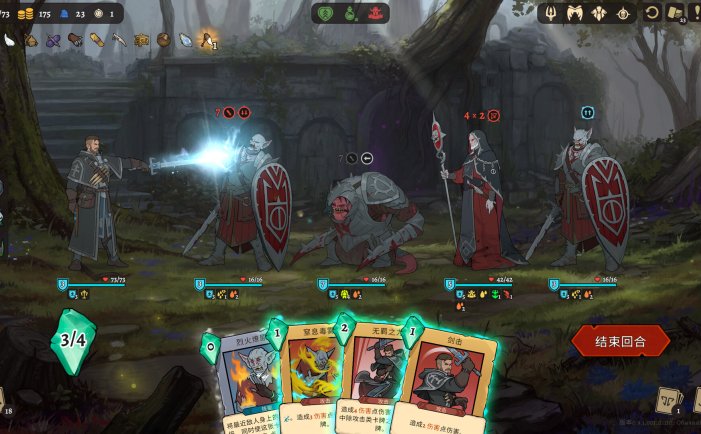701x434 pixels.
Task: Select the green leaf potion icon
Action: tap(325, 13)
